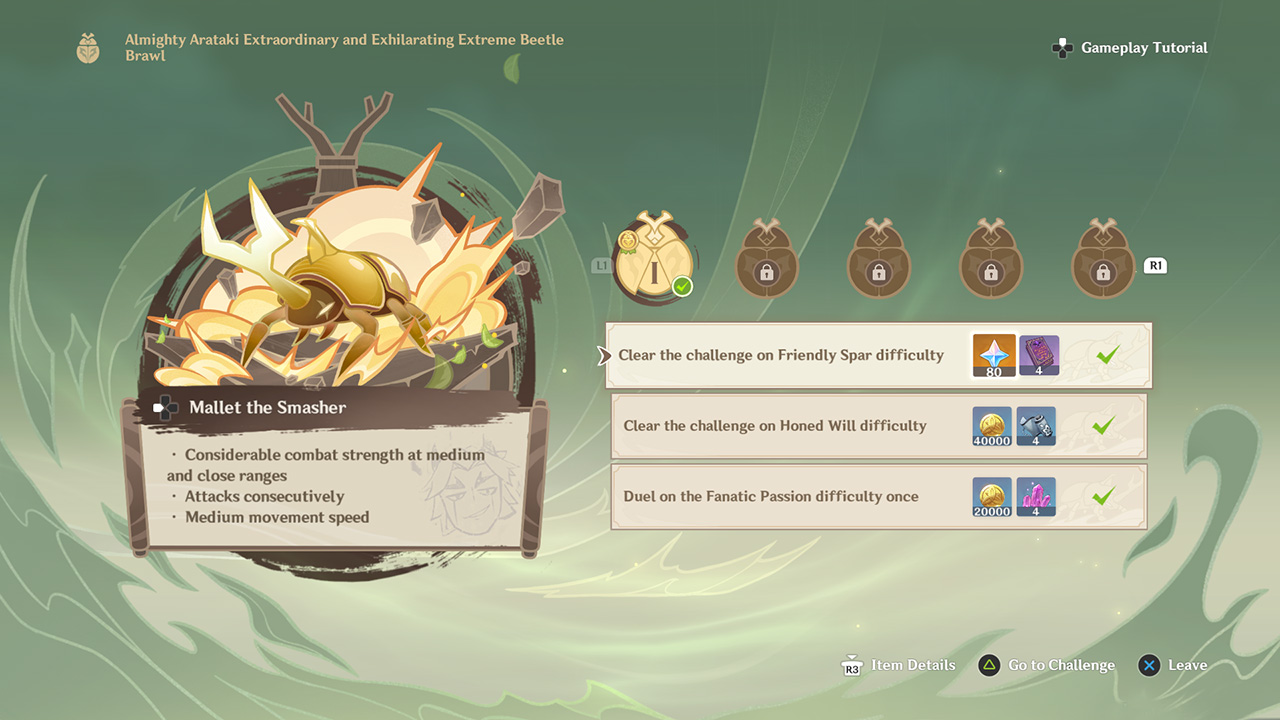Show Item Details
1280x720 pixels.
[x=899, y=665]
